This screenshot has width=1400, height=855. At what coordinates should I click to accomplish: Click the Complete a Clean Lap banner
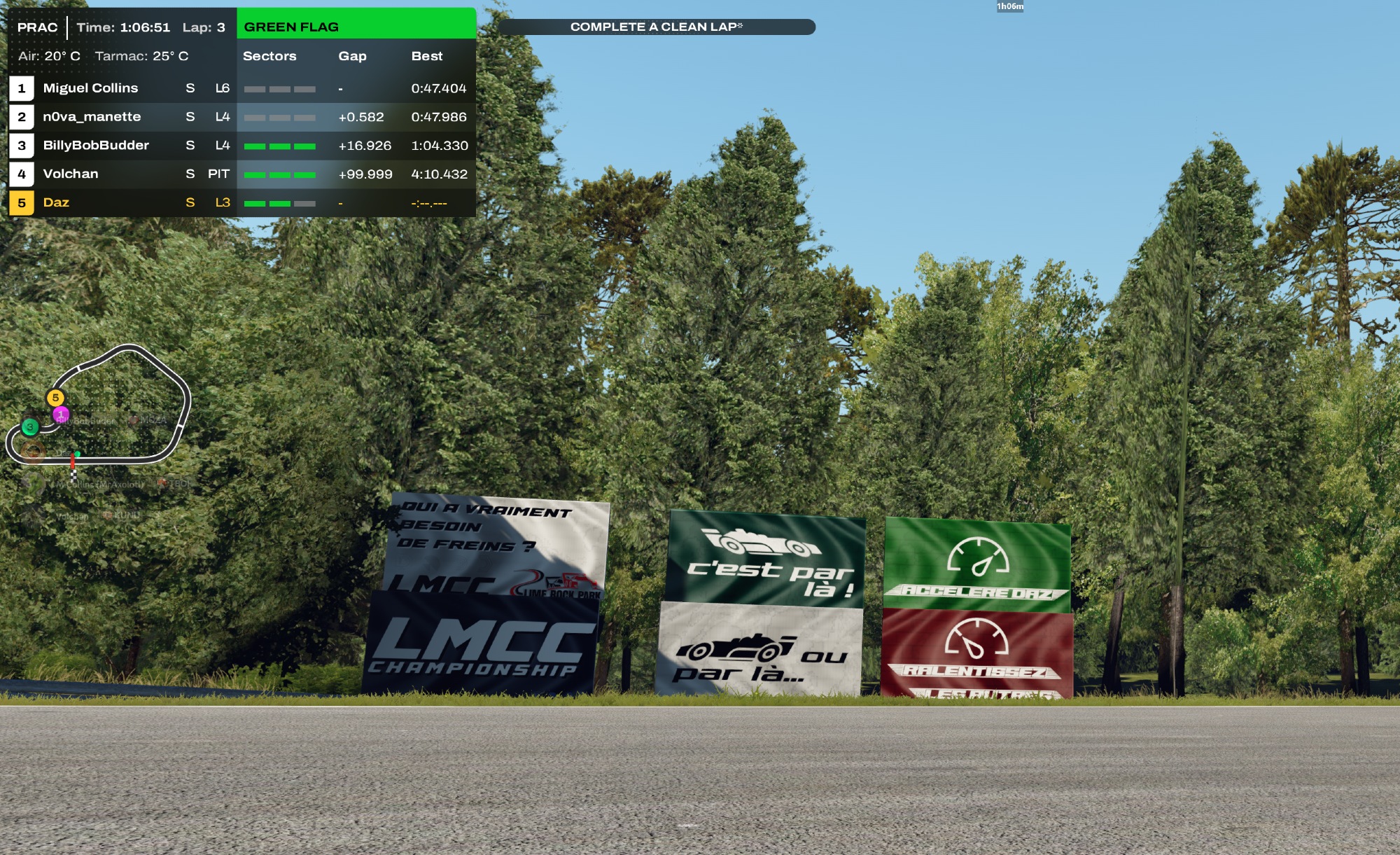pyautogui.click(x=656, y=27)
